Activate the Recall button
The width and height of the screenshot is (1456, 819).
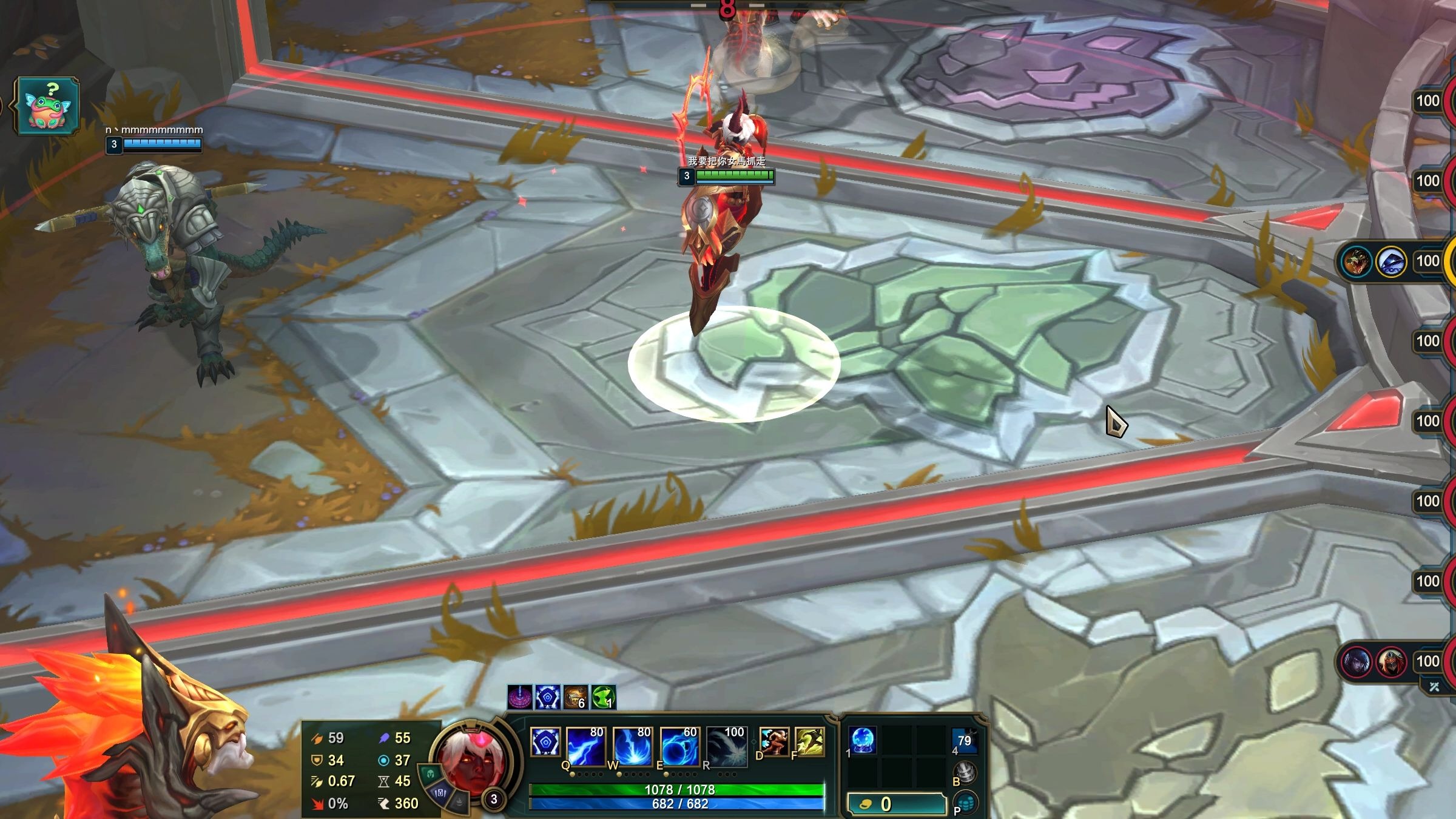coord(965,773)
